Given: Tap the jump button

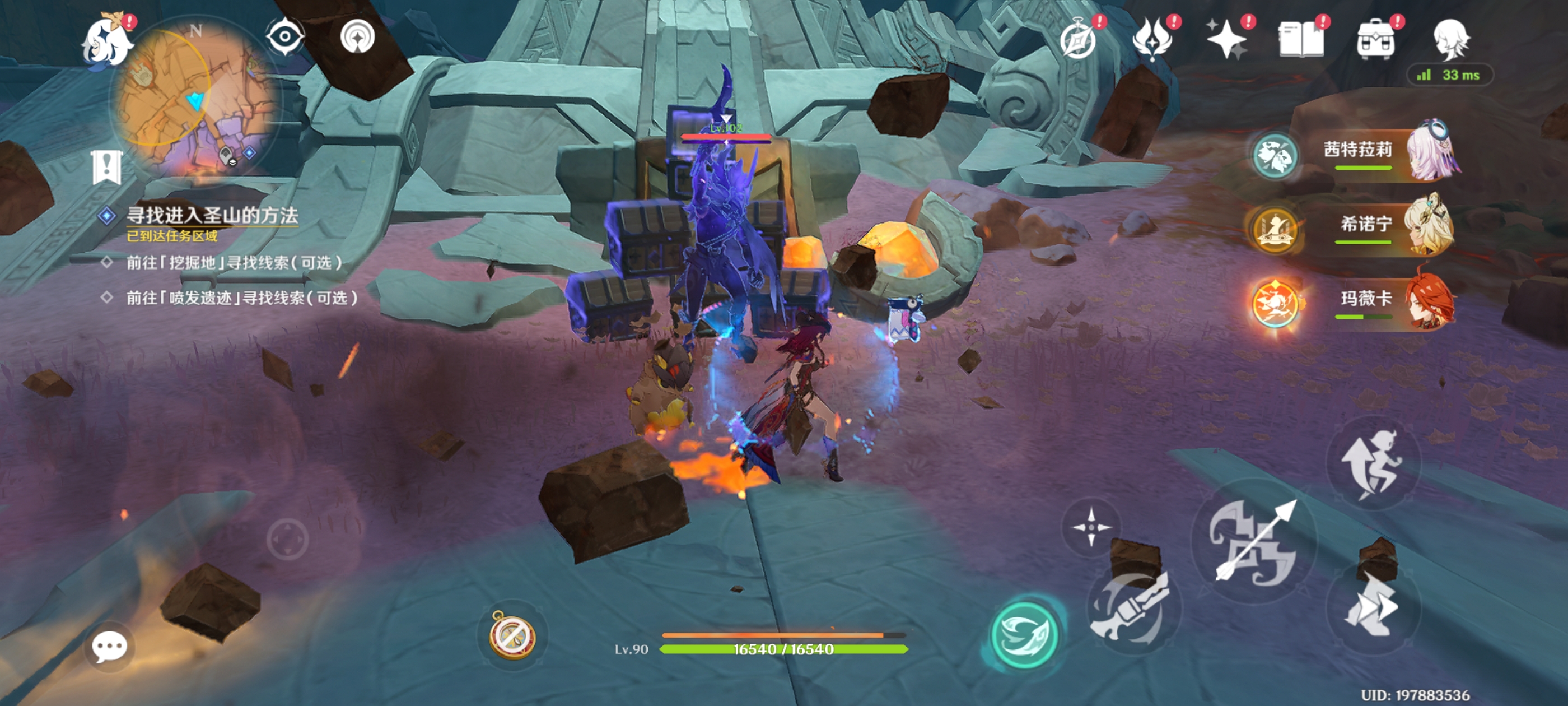Looking at the screenshot, I should pos(1372,463).
